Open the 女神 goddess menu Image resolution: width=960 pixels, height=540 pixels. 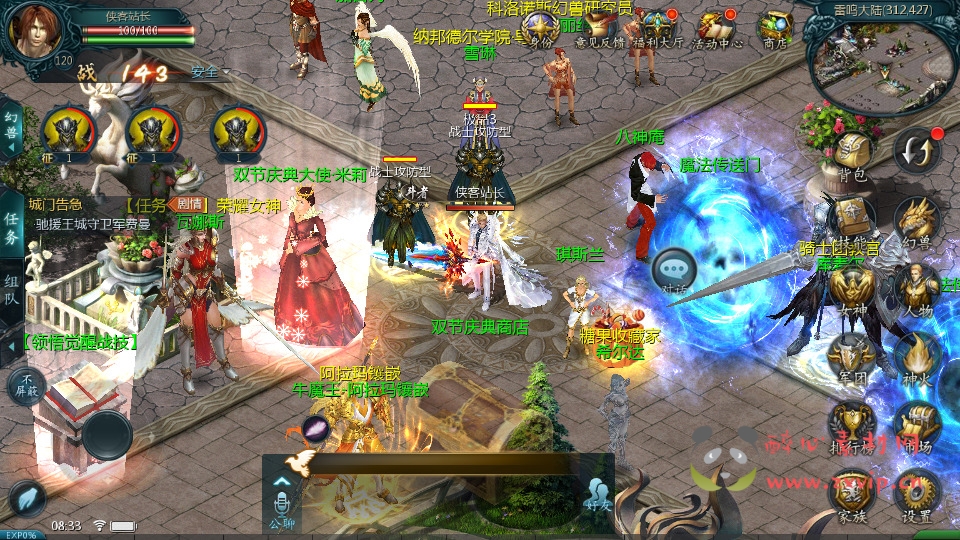tap(852, 289)
